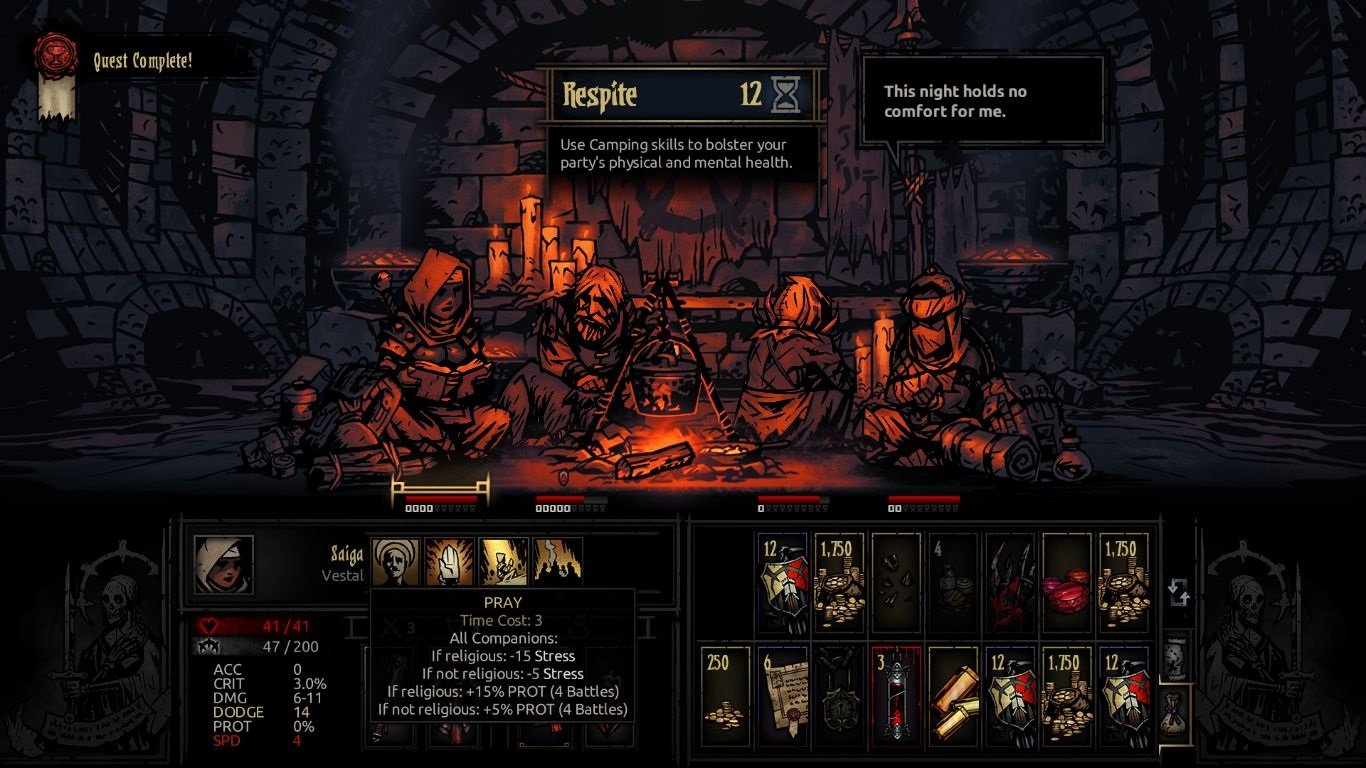Image resolution: width=1366 pixels, height=768 pixels.
Task: Pick the gold bars inventory slot
Action: point(952,696)
